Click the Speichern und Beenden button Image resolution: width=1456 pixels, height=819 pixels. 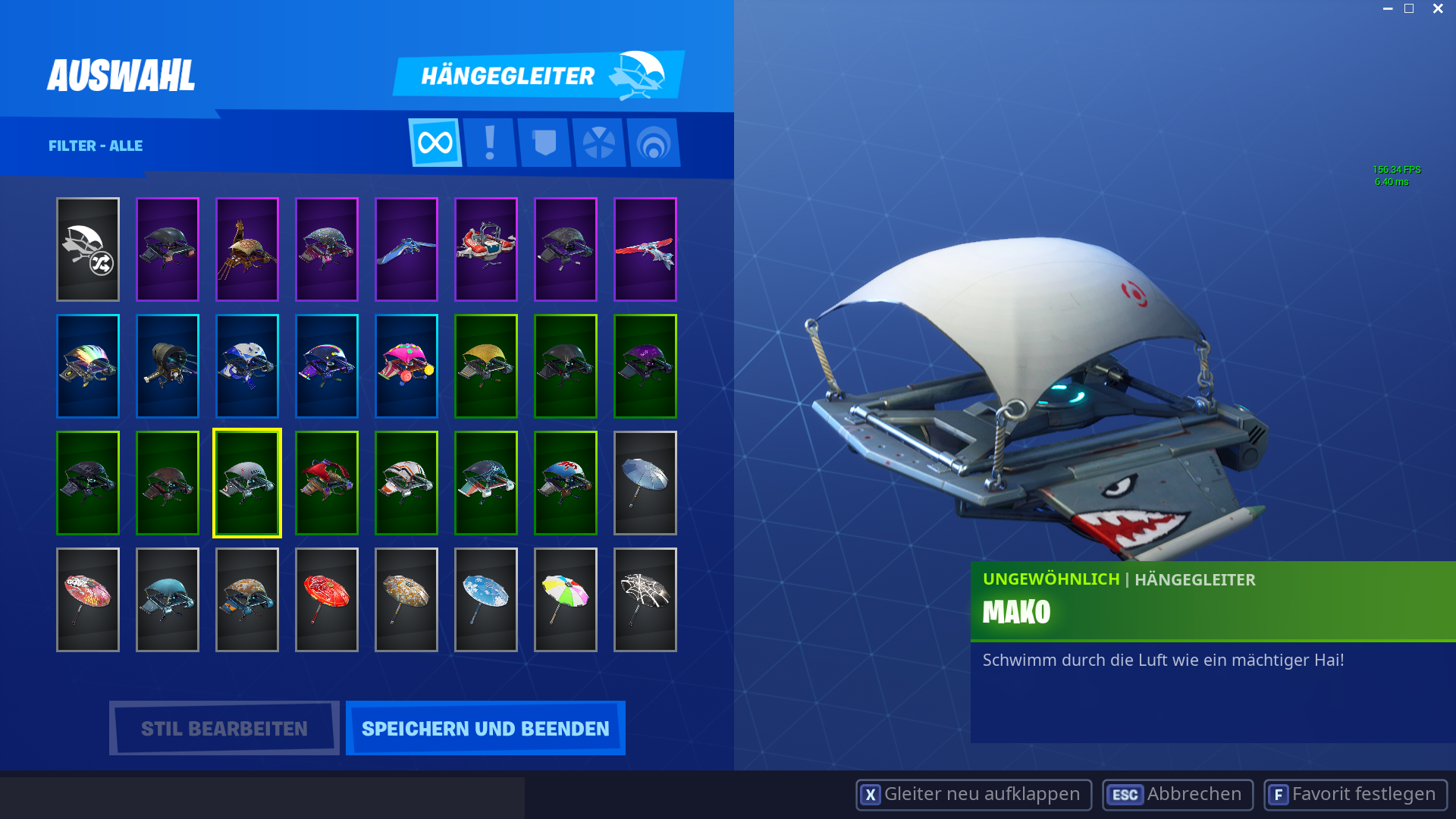(x=485, y=728)
